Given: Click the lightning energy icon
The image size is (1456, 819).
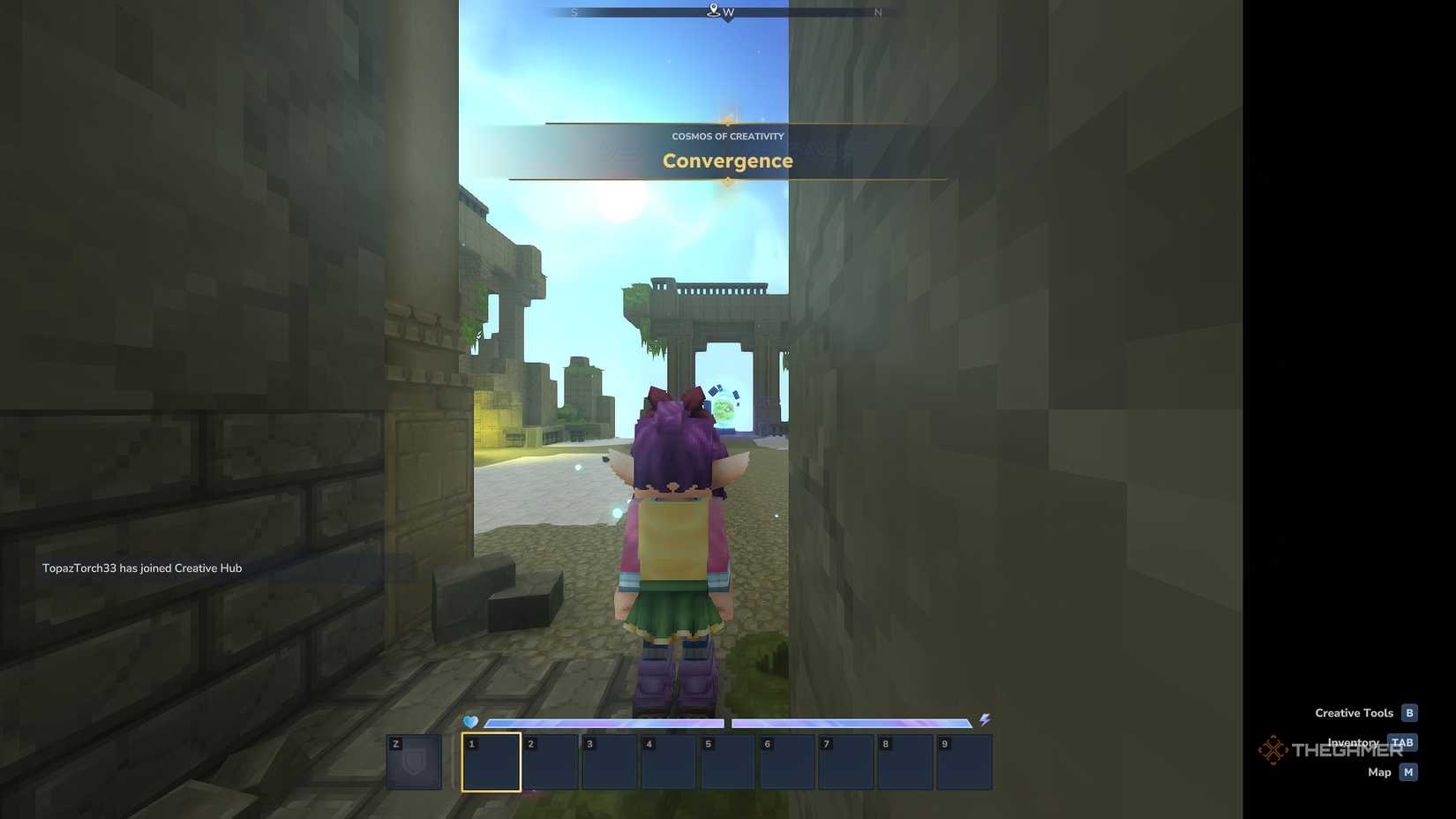Looking at the screenshot, I should click(985, 721).
